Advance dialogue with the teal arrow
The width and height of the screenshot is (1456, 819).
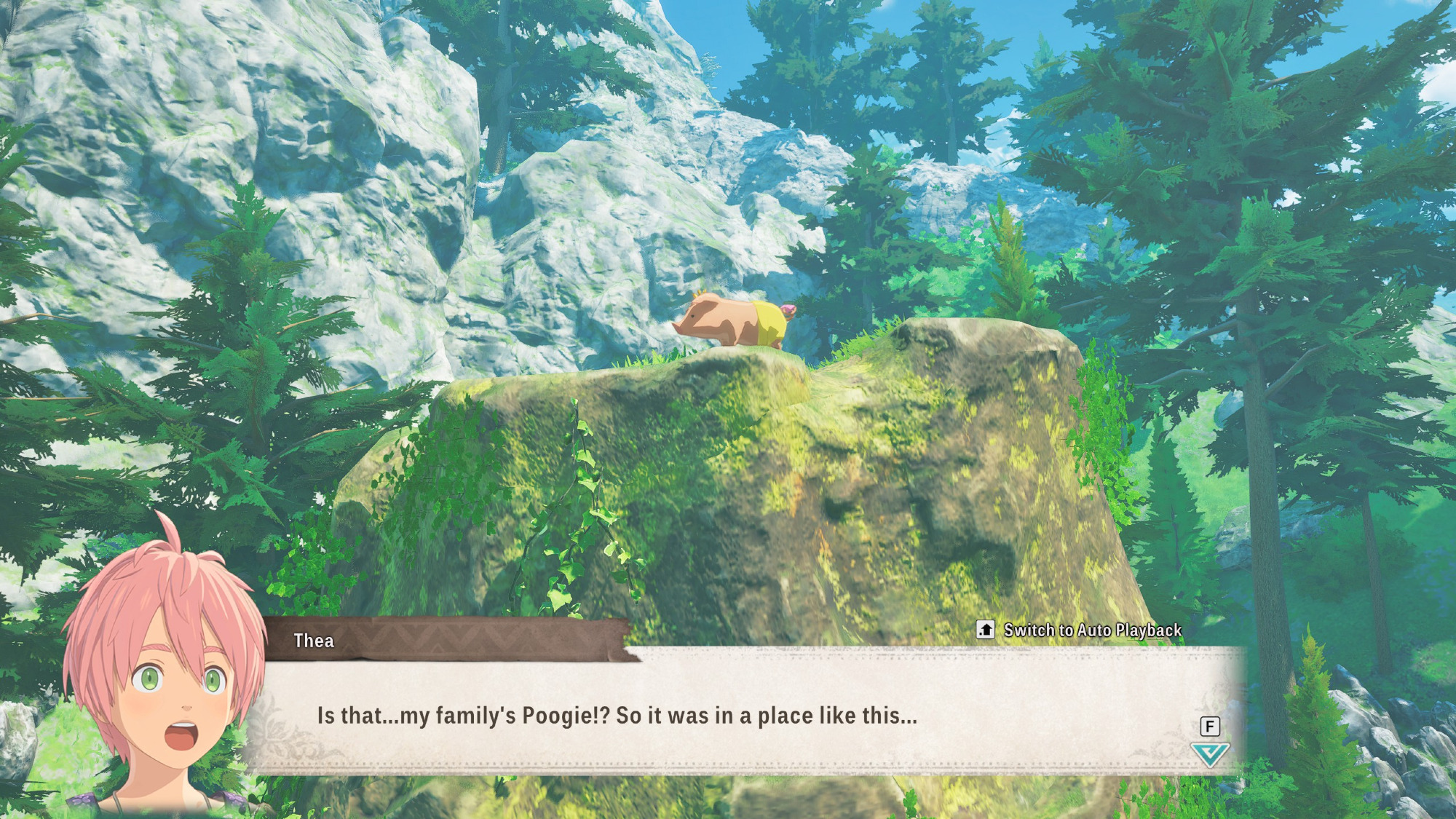(1209, 753)
